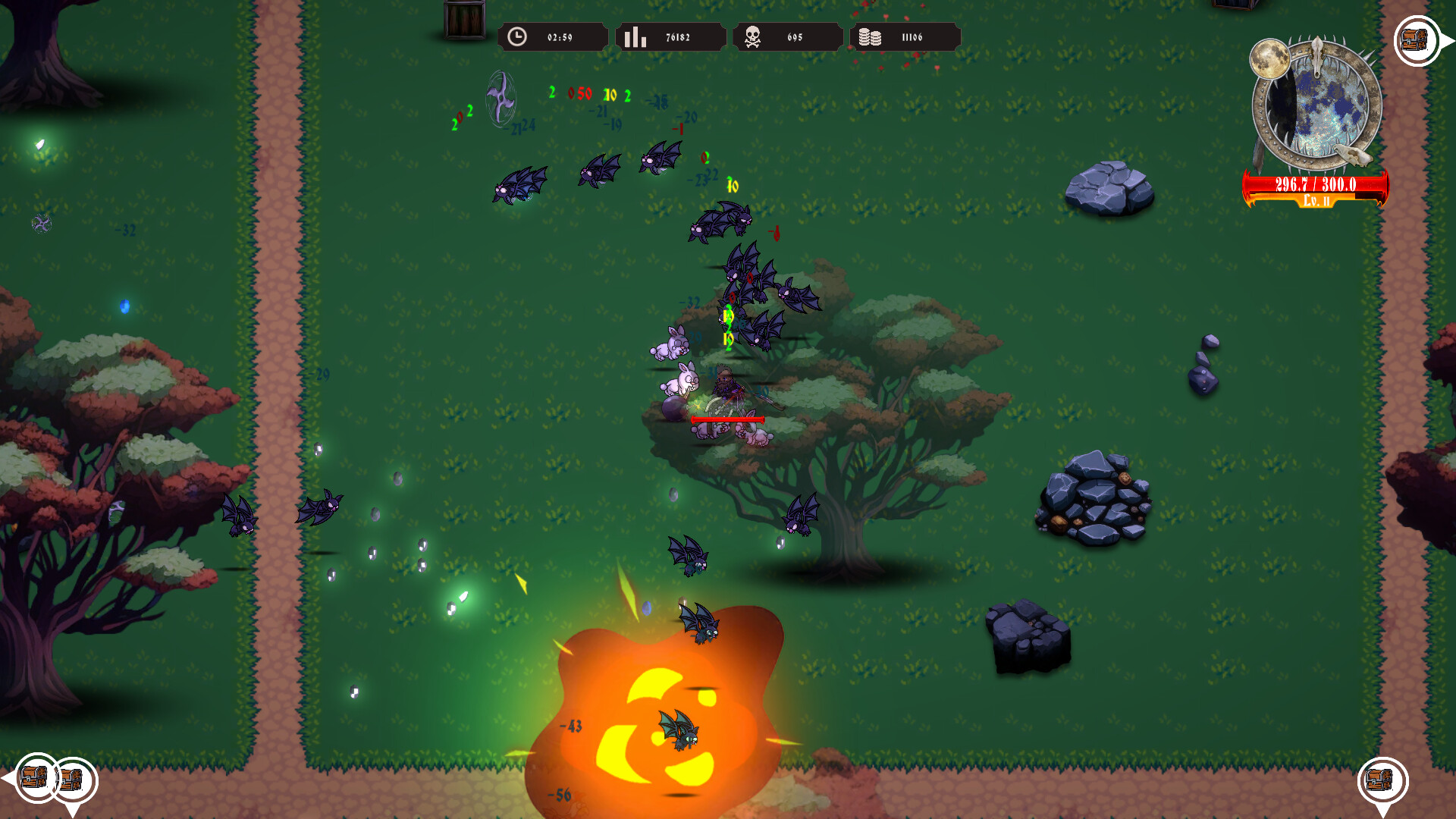Click the score value 76182
Screen dimensions: 1456x819
point(680,35)
